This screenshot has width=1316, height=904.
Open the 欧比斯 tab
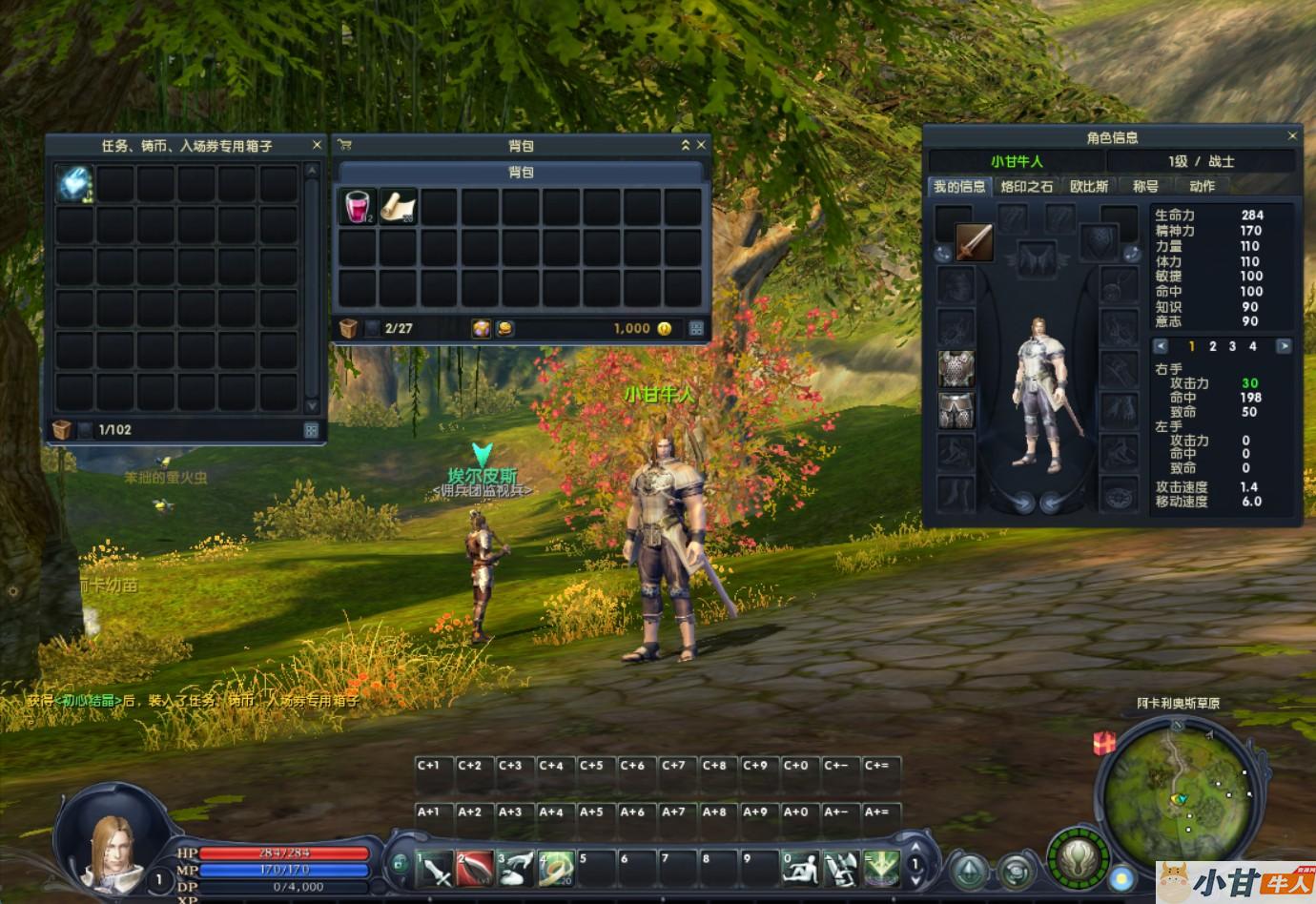[1089, 186]
